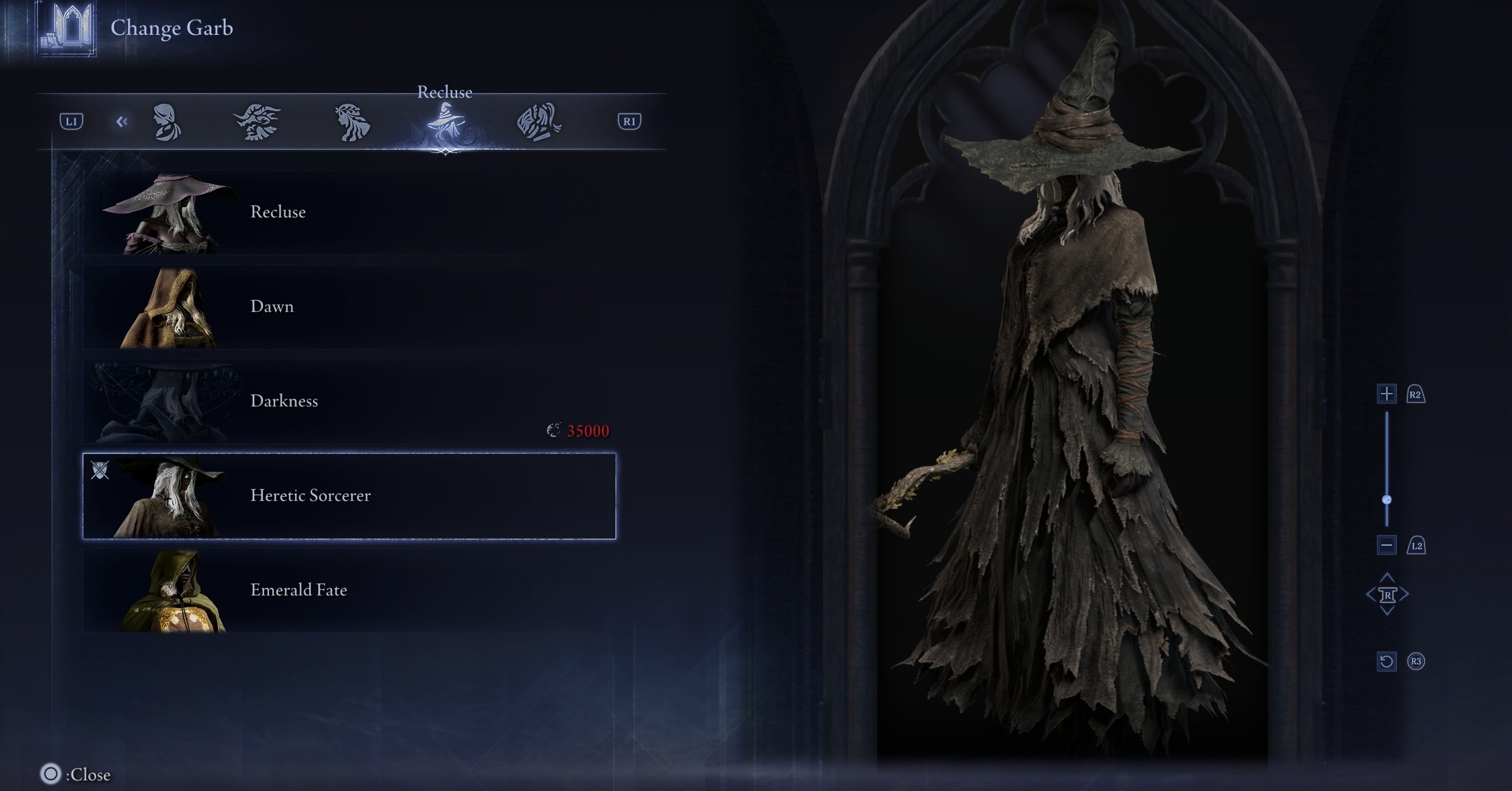The image size is (1512, 791).
Task: Switch to the Revenant flower-wreath tab
Action: (x=352, y=122)
